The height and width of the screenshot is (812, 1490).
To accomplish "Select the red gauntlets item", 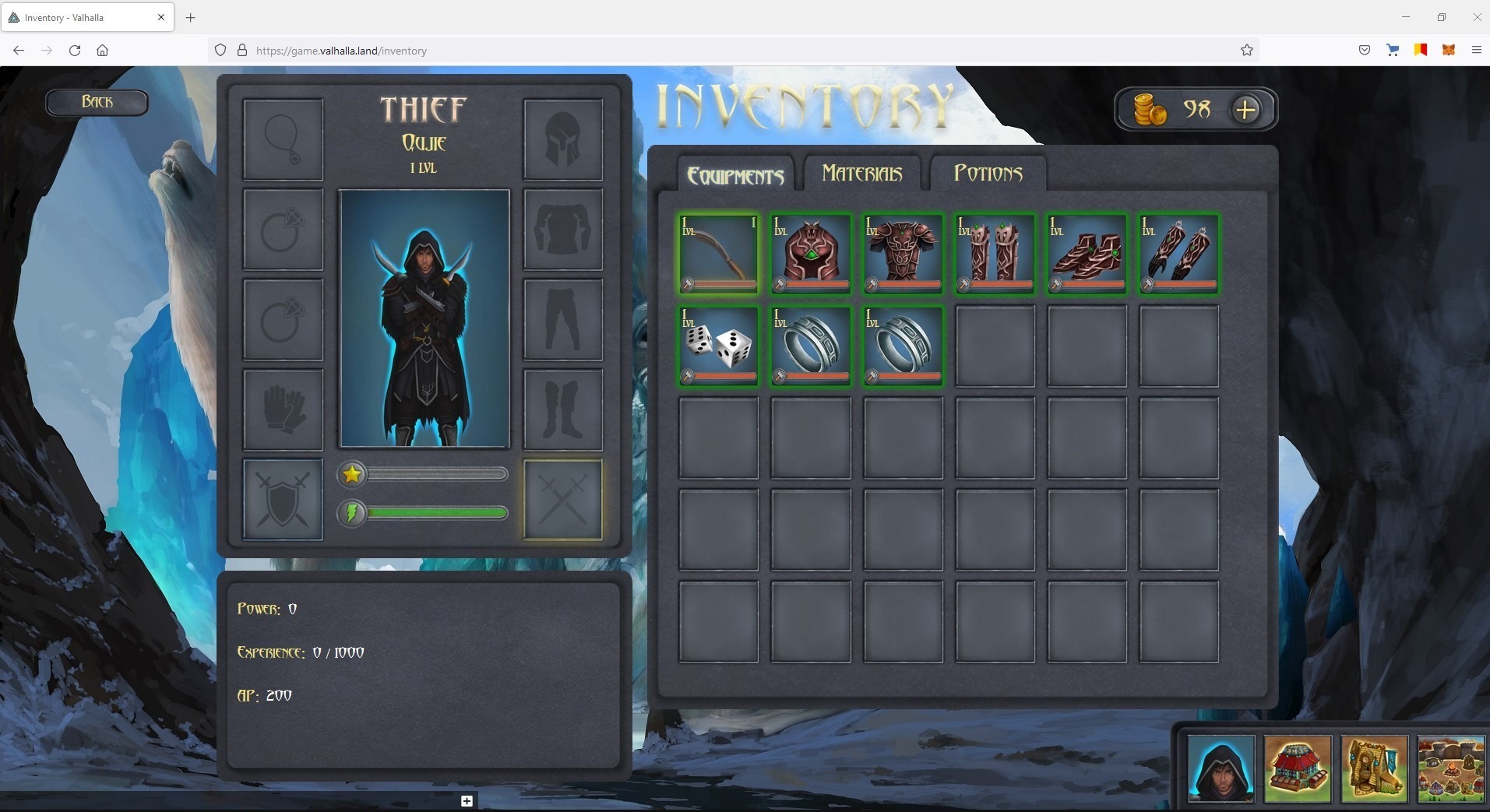I will pos(1178,254).
